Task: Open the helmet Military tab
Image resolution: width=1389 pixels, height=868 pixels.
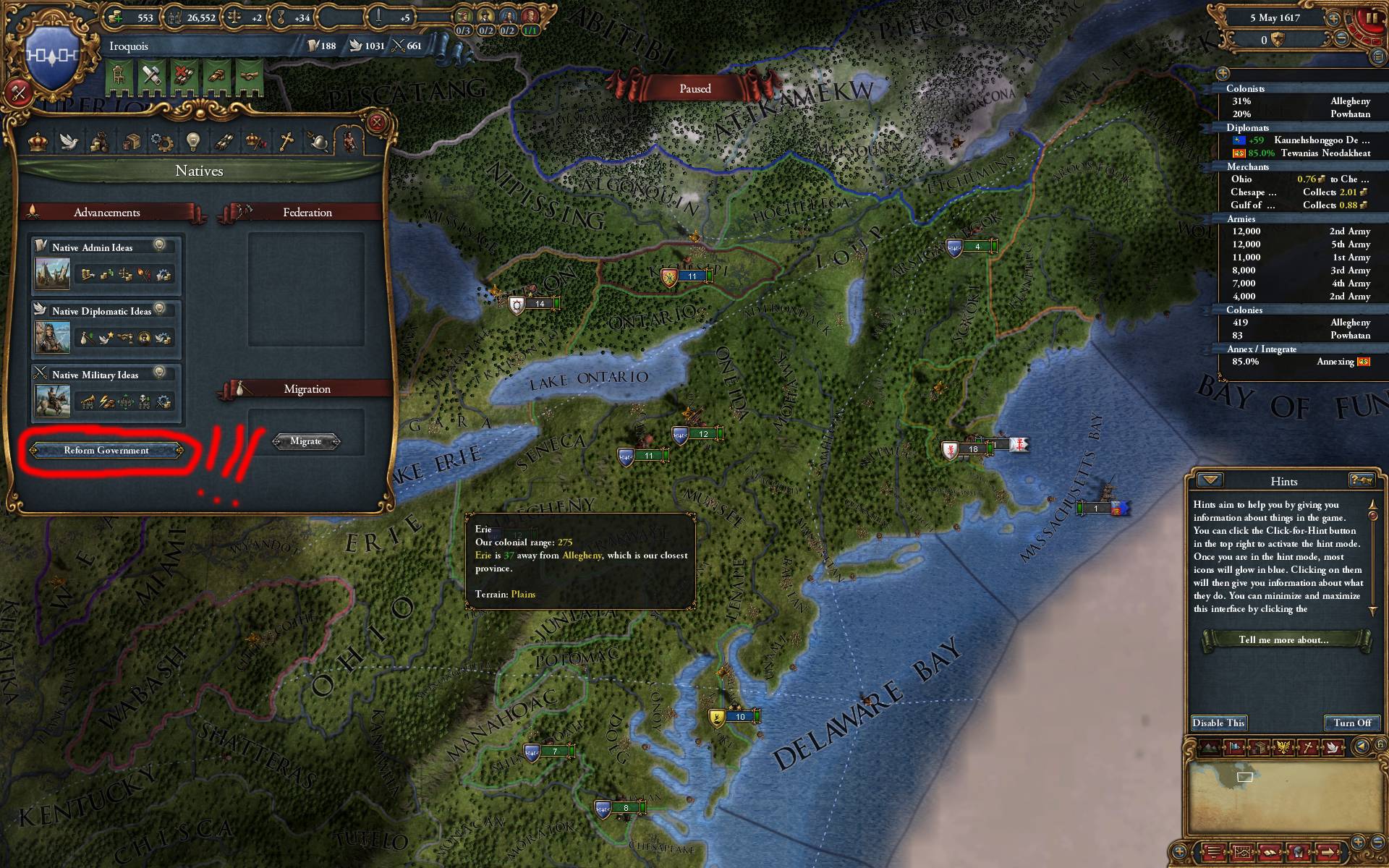Action: 318,142
